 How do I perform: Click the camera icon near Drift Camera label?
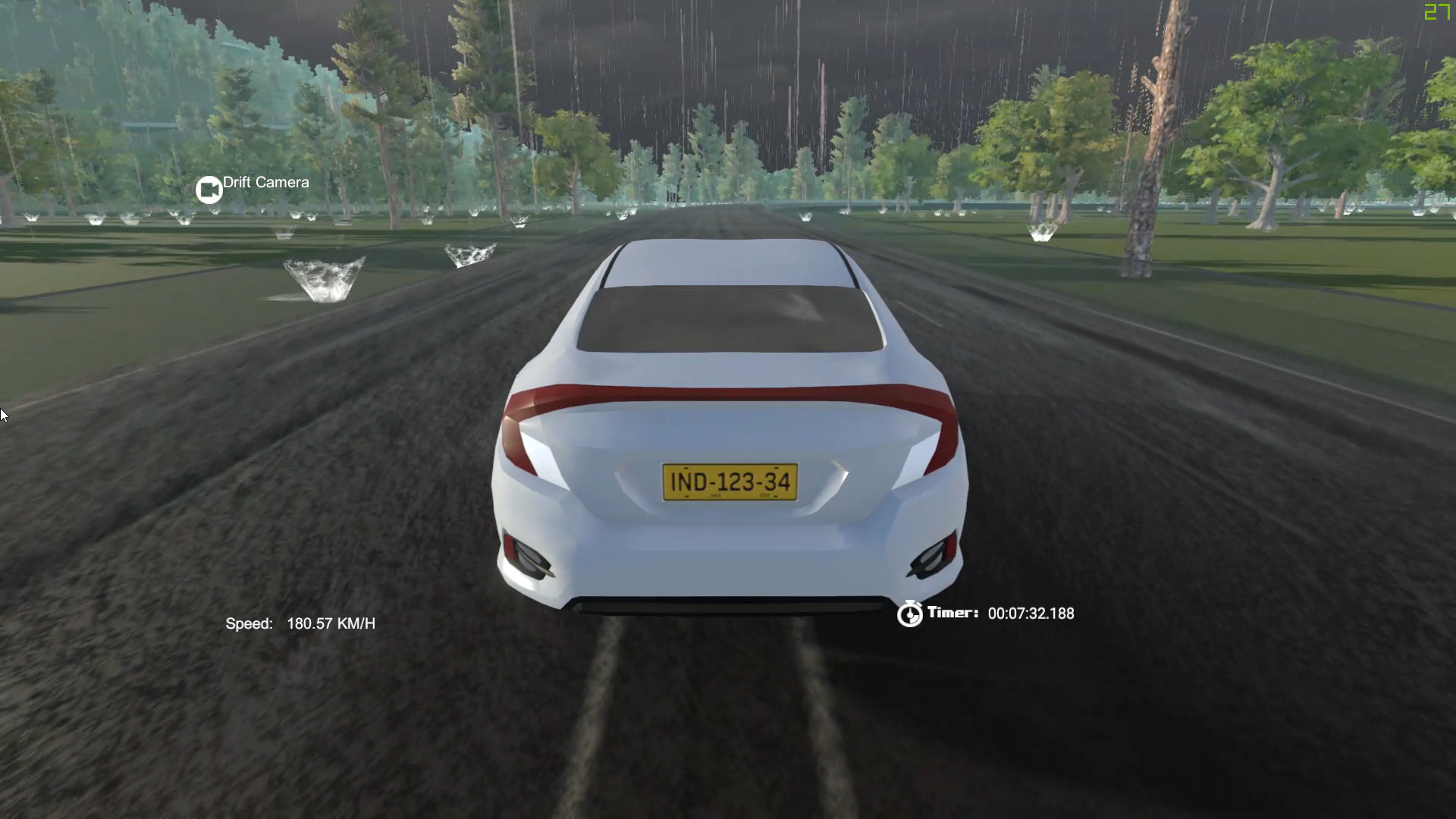click(209, 188)
